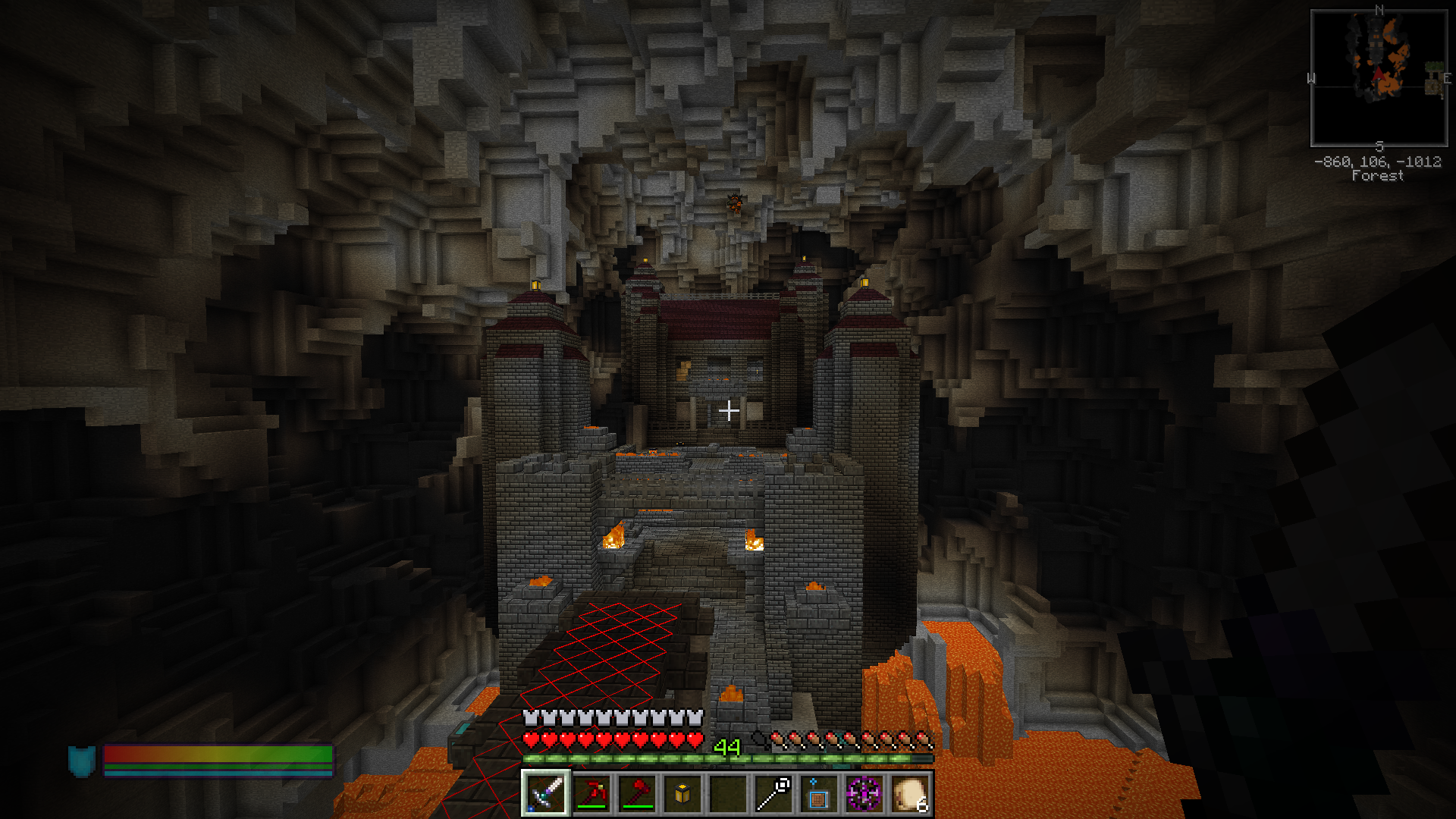Click the minimap in the corner
Image resolution: width=1456 pixels, height=819 pixels.
coord(1379,77)
